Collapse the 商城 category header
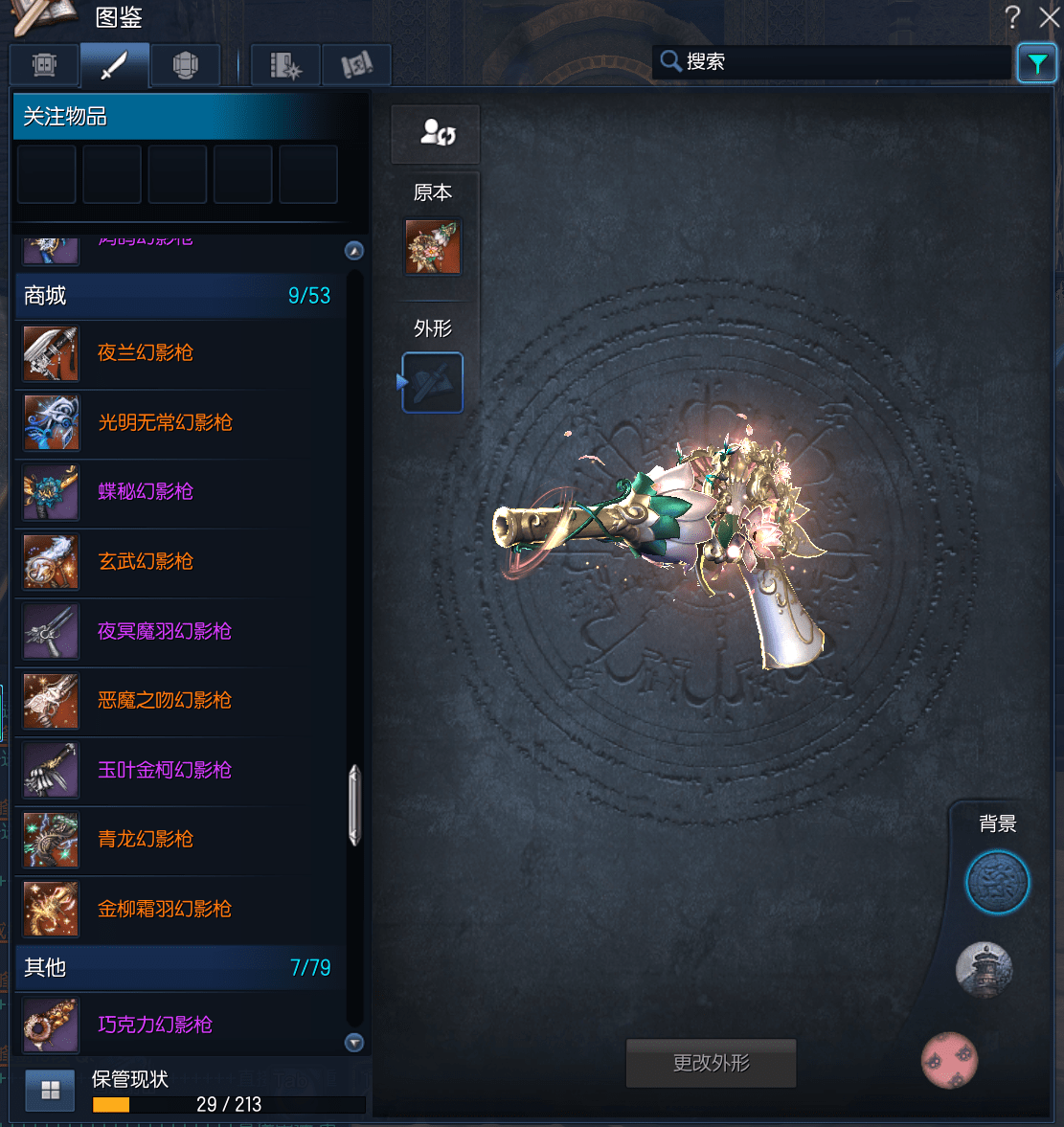Image resolution: width=1064 pixels, height=1127 pixels. 177,296
